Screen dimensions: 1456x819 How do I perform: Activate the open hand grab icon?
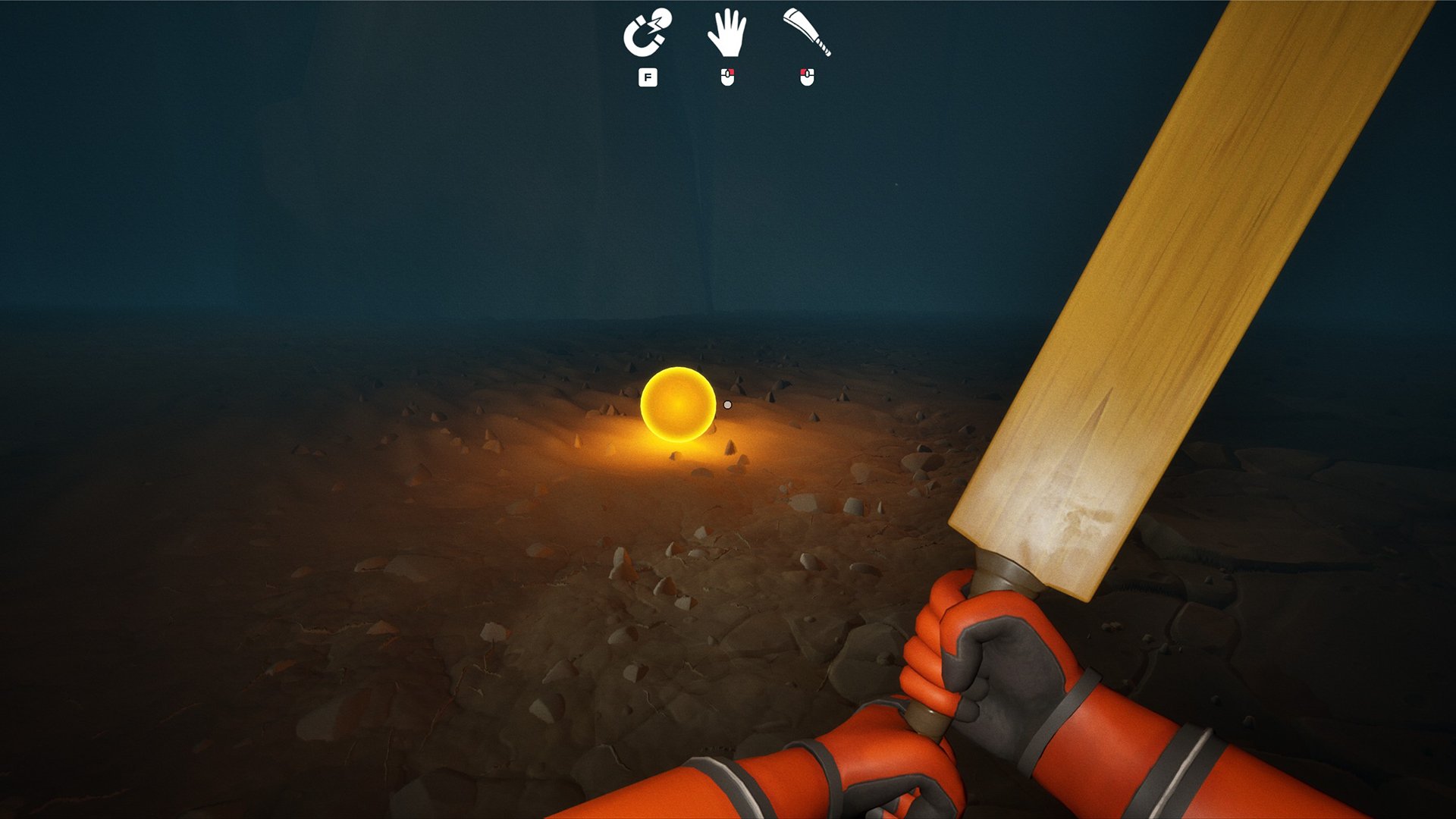coord(726,33)
